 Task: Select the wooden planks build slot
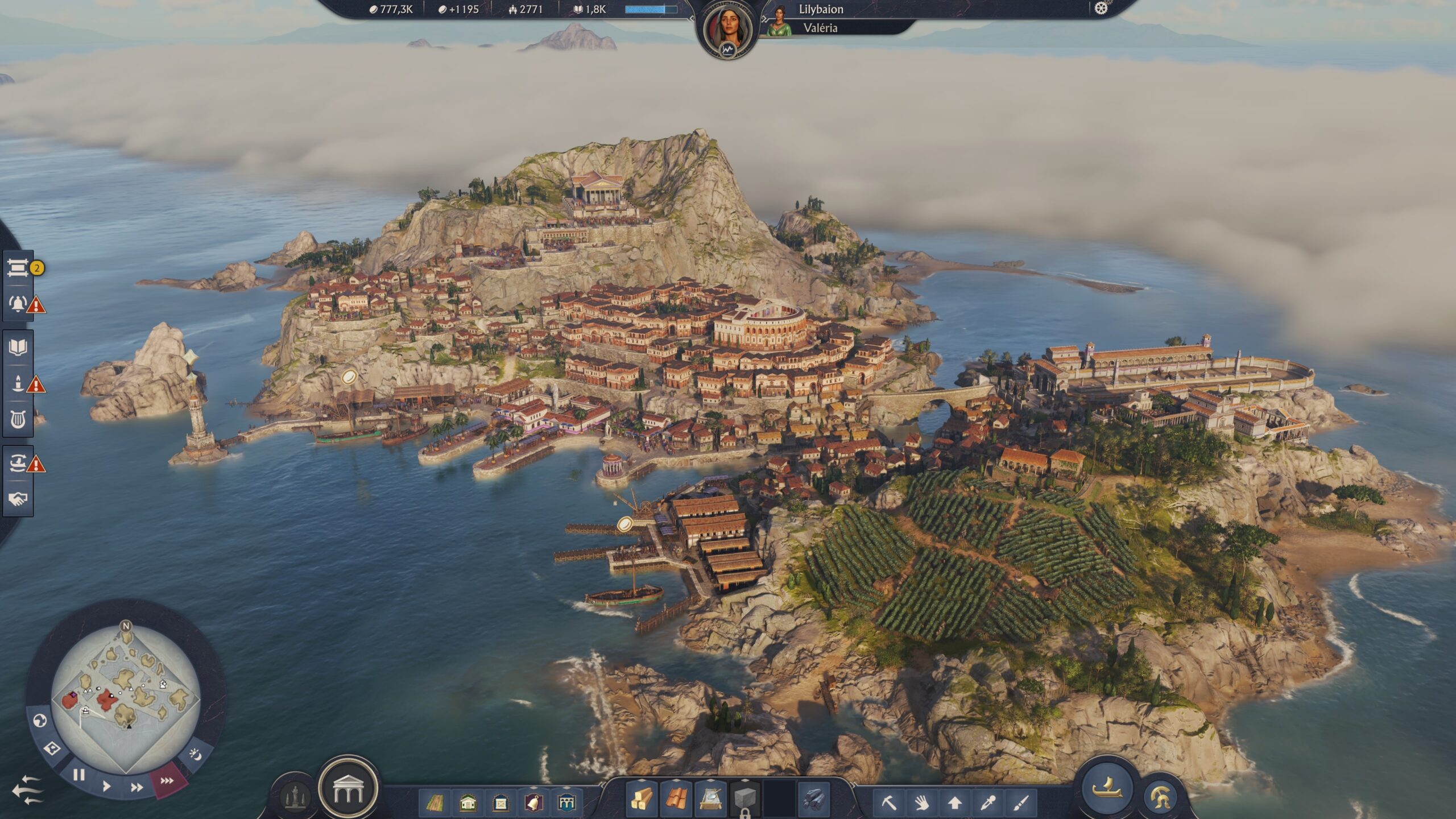point(641,800)
